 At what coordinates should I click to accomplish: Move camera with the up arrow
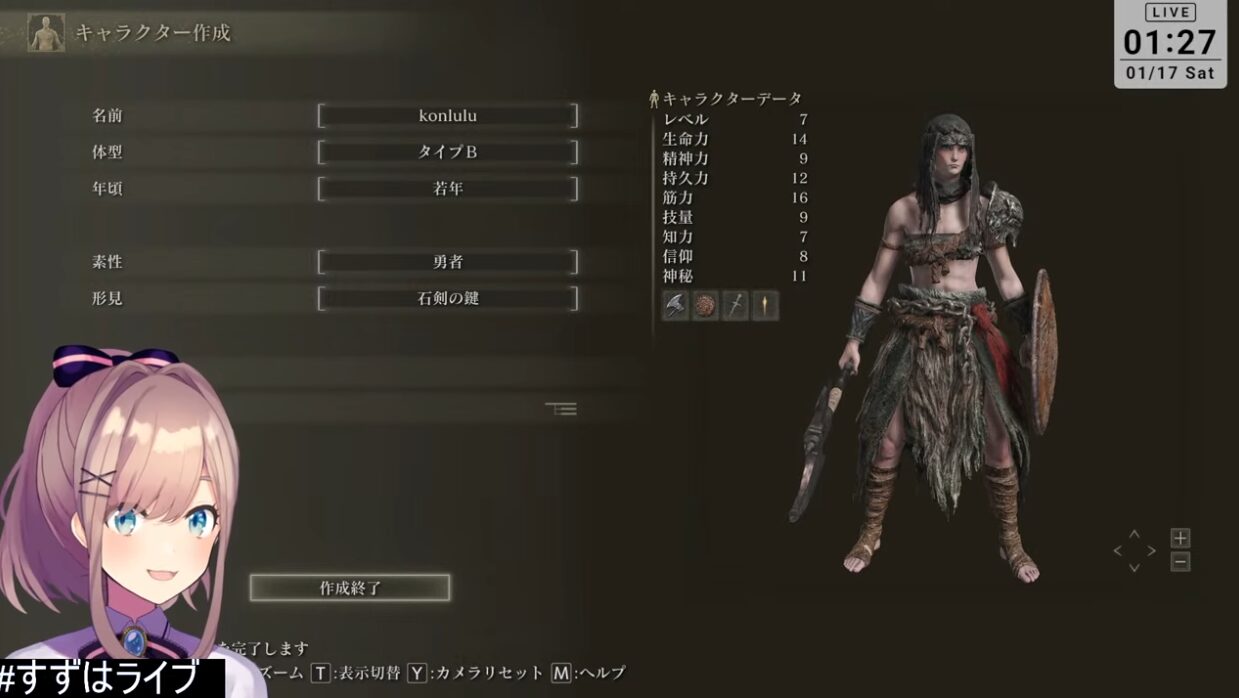click(x=1134, y=535)
